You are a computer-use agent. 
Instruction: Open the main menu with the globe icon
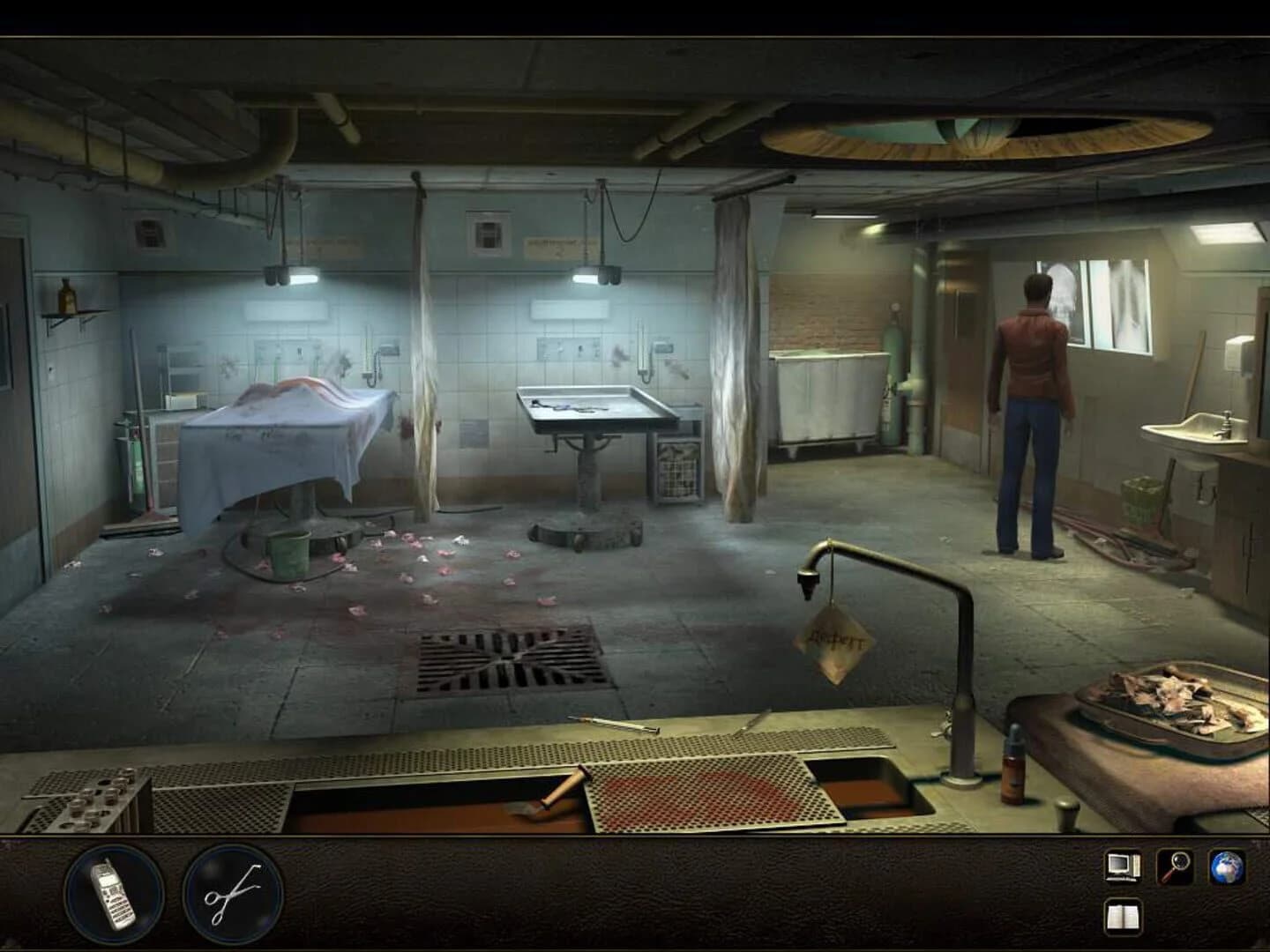[x=1224, y=866]
